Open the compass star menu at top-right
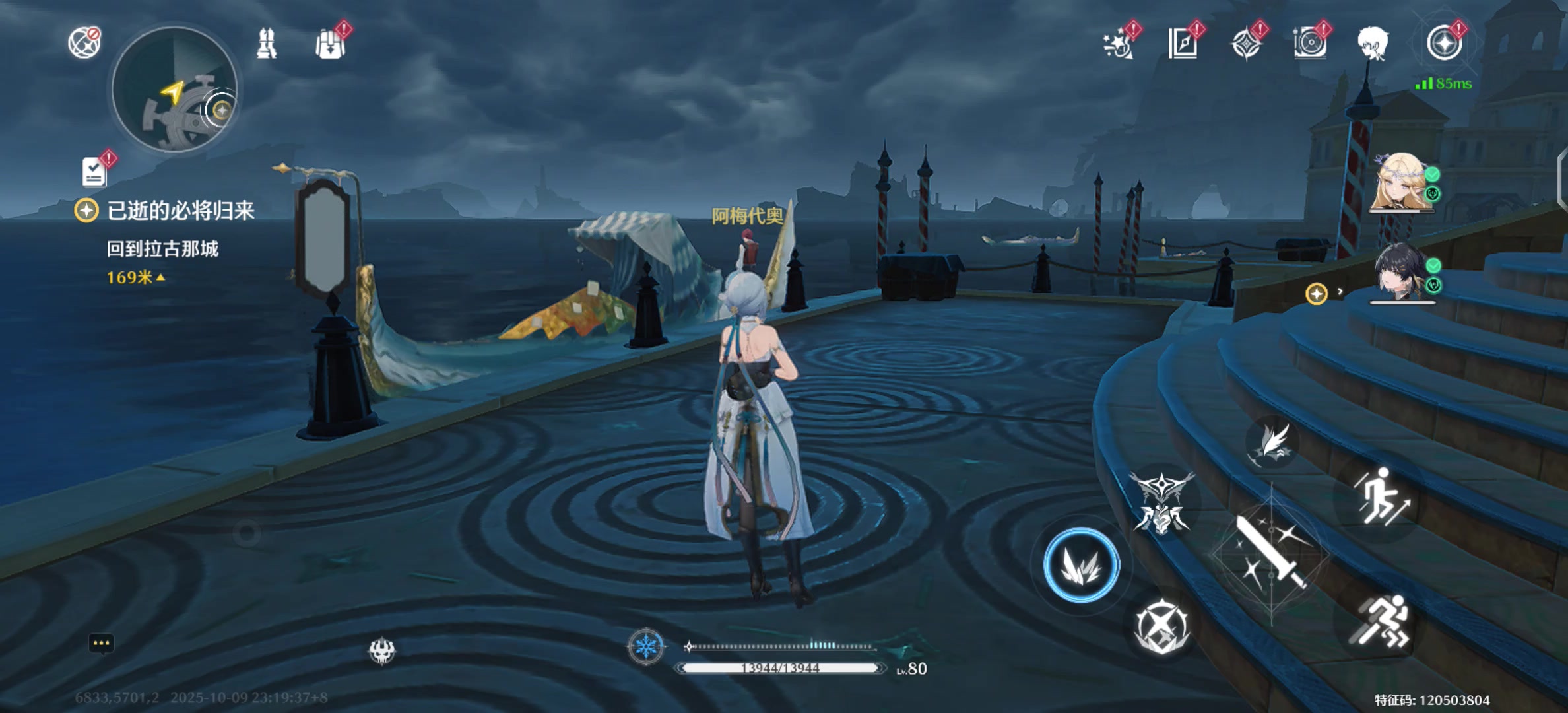 click(x=1444, y=44)
